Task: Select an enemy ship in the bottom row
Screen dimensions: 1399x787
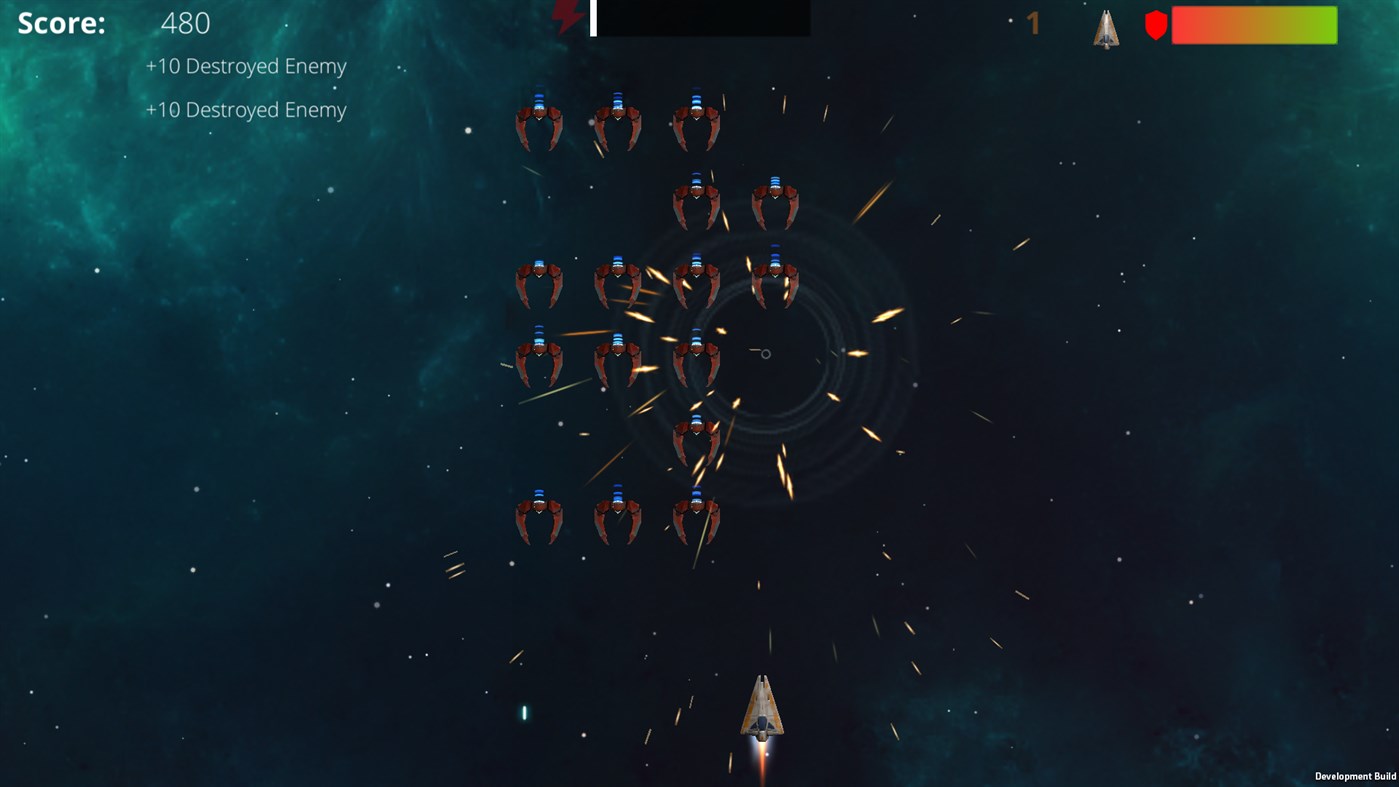Action: pyautogui.click(x=617, y=515)
